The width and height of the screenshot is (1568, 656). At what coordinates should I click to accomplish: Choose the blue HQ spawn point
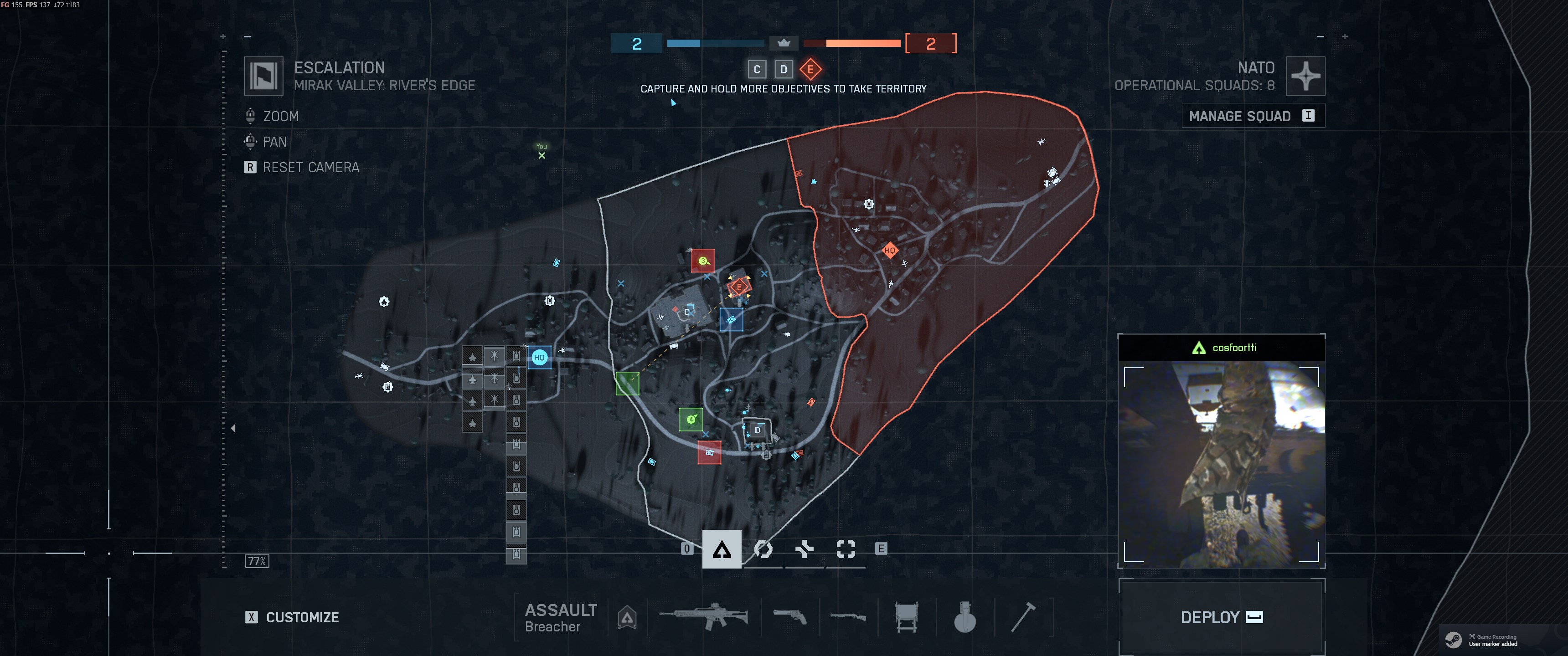[539, 357]
